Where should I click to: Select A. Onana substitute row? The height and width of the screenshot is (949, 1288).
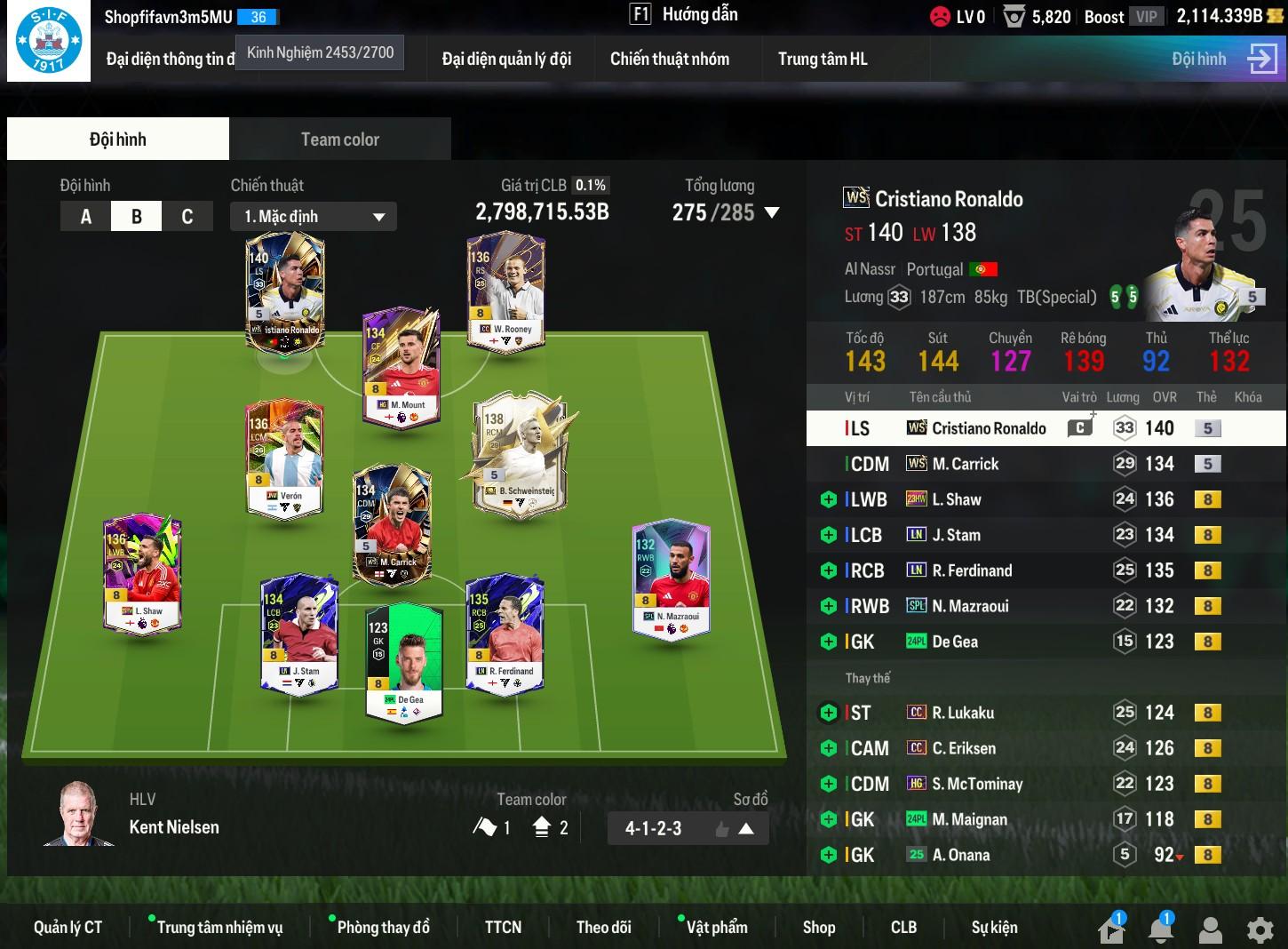pos(960,855)
